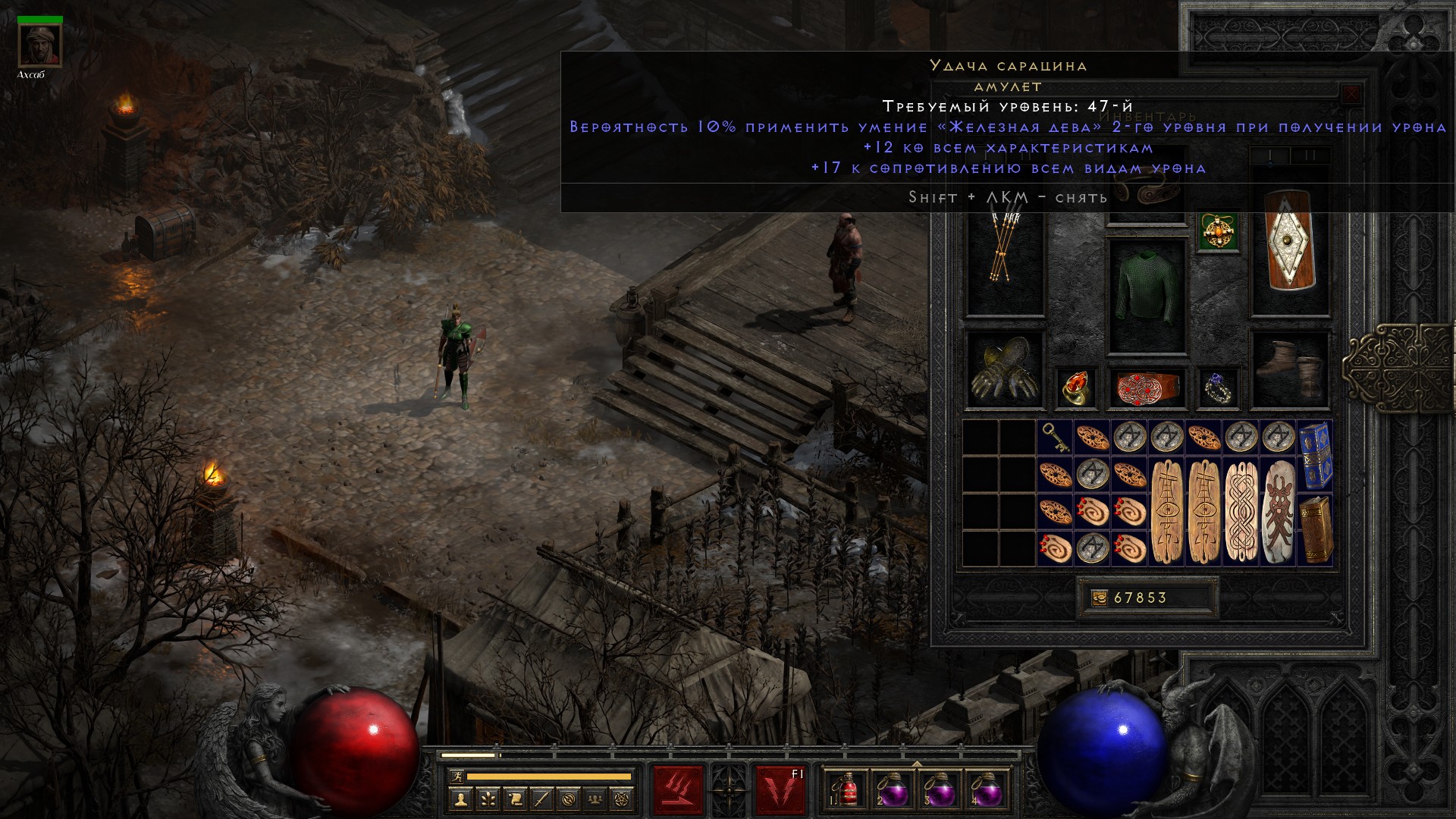
Task: Open the character sheet from the mini menu
Action: pos(460,798)
